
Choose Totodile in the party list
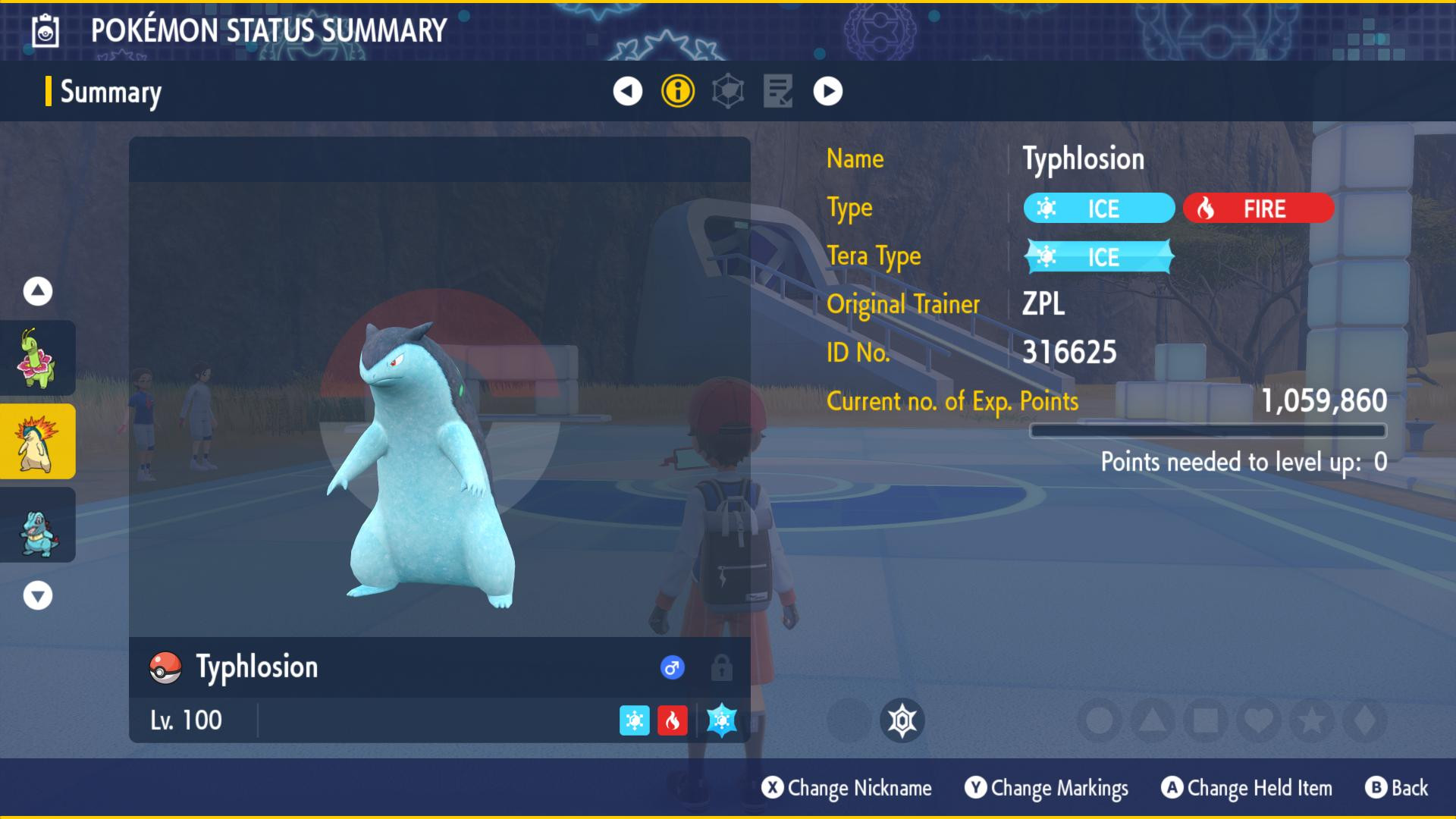37,525
